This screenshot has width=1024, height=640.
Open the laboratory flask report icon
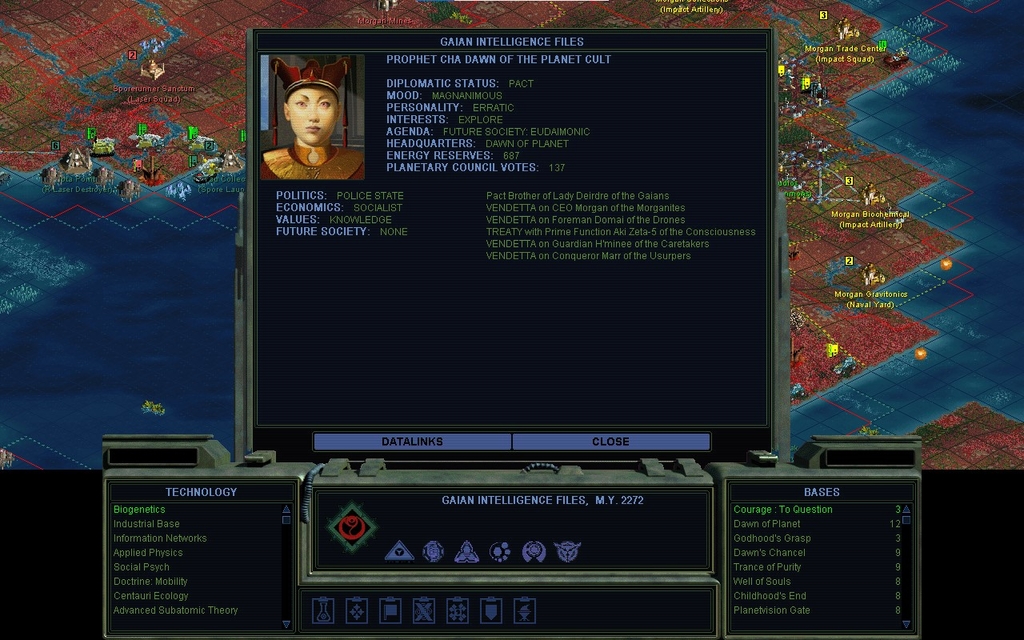pyautogui.click(x=322, y=610)
